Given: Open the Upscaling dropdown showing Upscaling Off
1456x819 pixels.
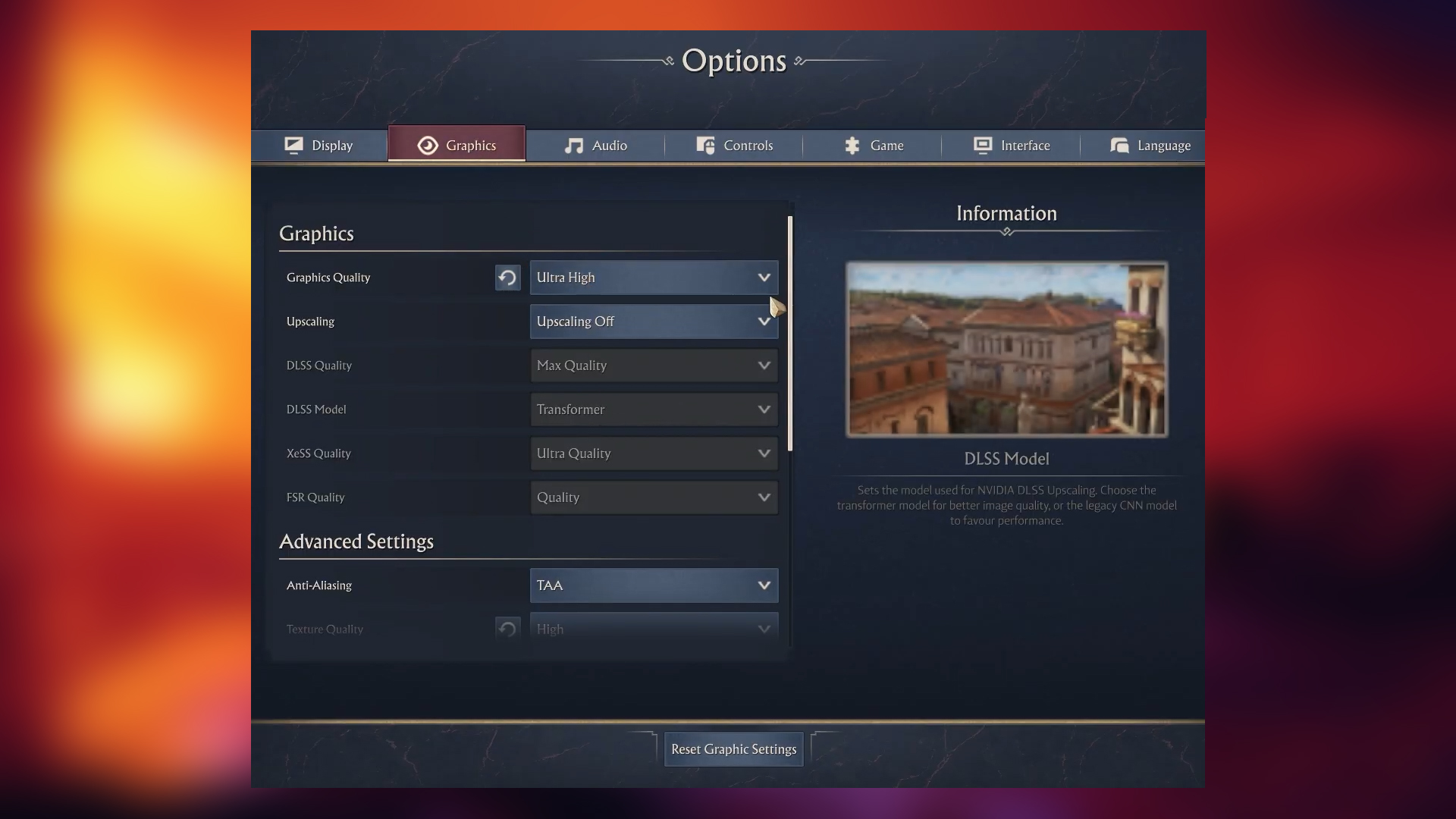Looking at the screenshot, I should coord(653,321).
